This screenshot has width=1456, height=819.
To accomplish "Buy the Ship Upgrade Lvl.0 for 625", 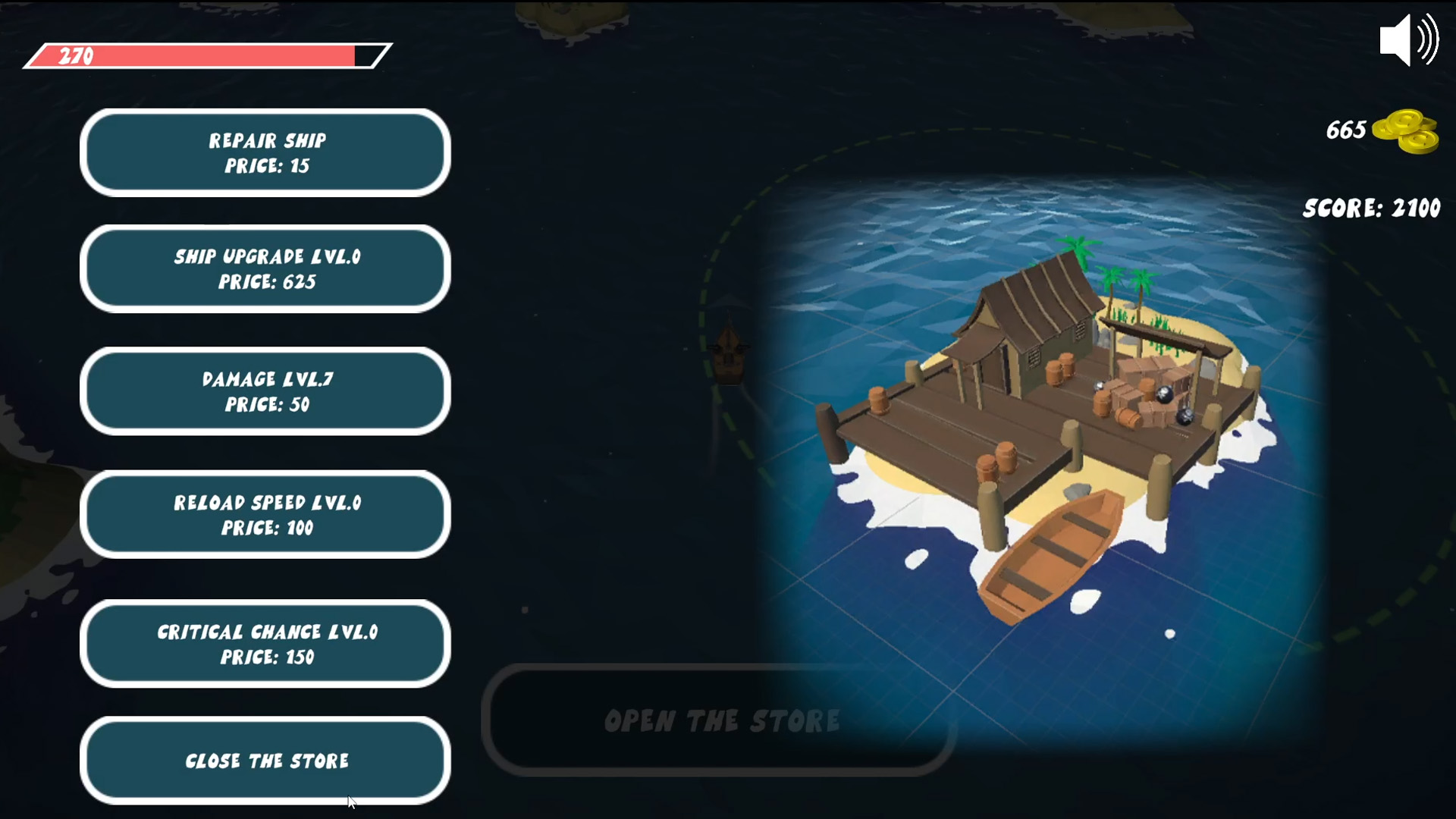I will pos(265,268).
